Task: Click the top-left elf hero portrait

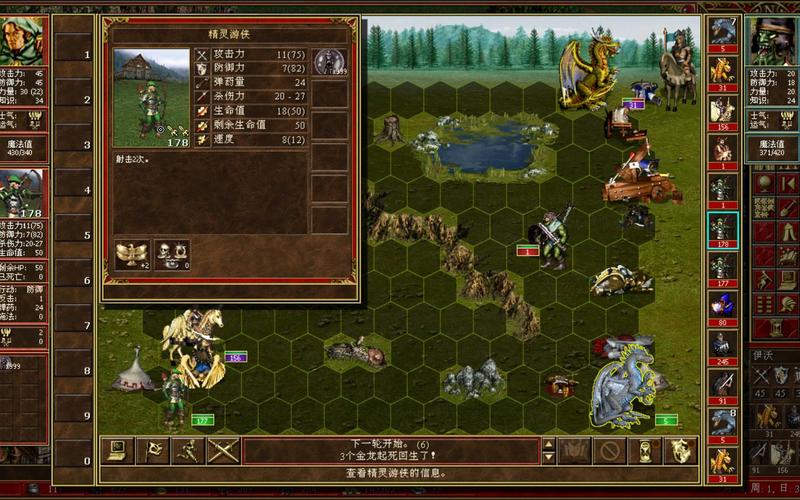Action: [23, 40]
